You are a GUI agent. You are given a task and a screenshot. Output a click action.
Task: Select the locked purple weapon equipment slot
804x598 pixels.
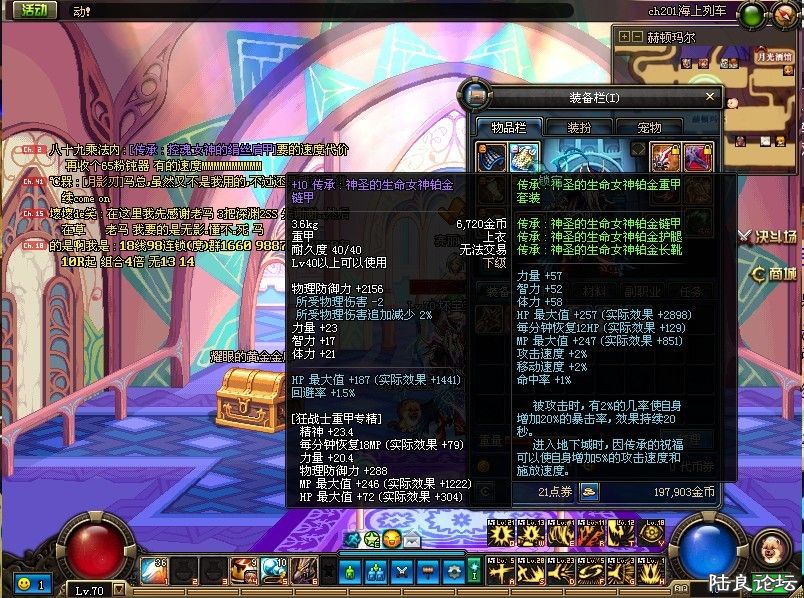pyautogui.click(x=696, y=156)
